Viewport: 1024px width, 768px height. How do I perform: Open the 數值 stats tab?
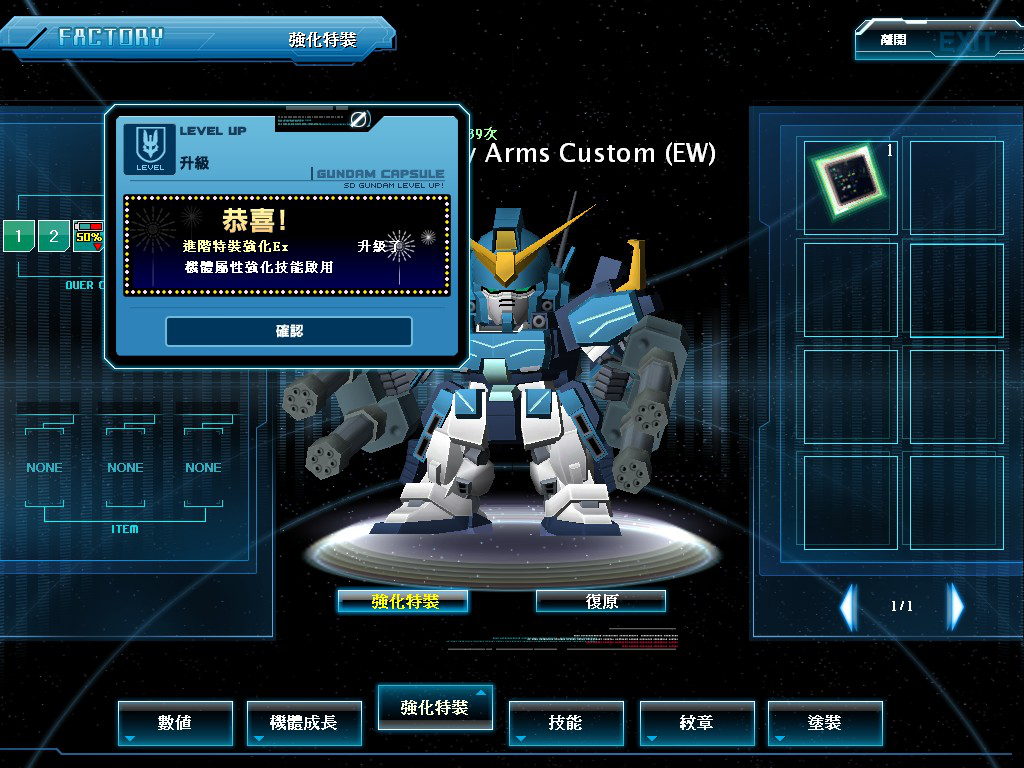pos(175,722)
